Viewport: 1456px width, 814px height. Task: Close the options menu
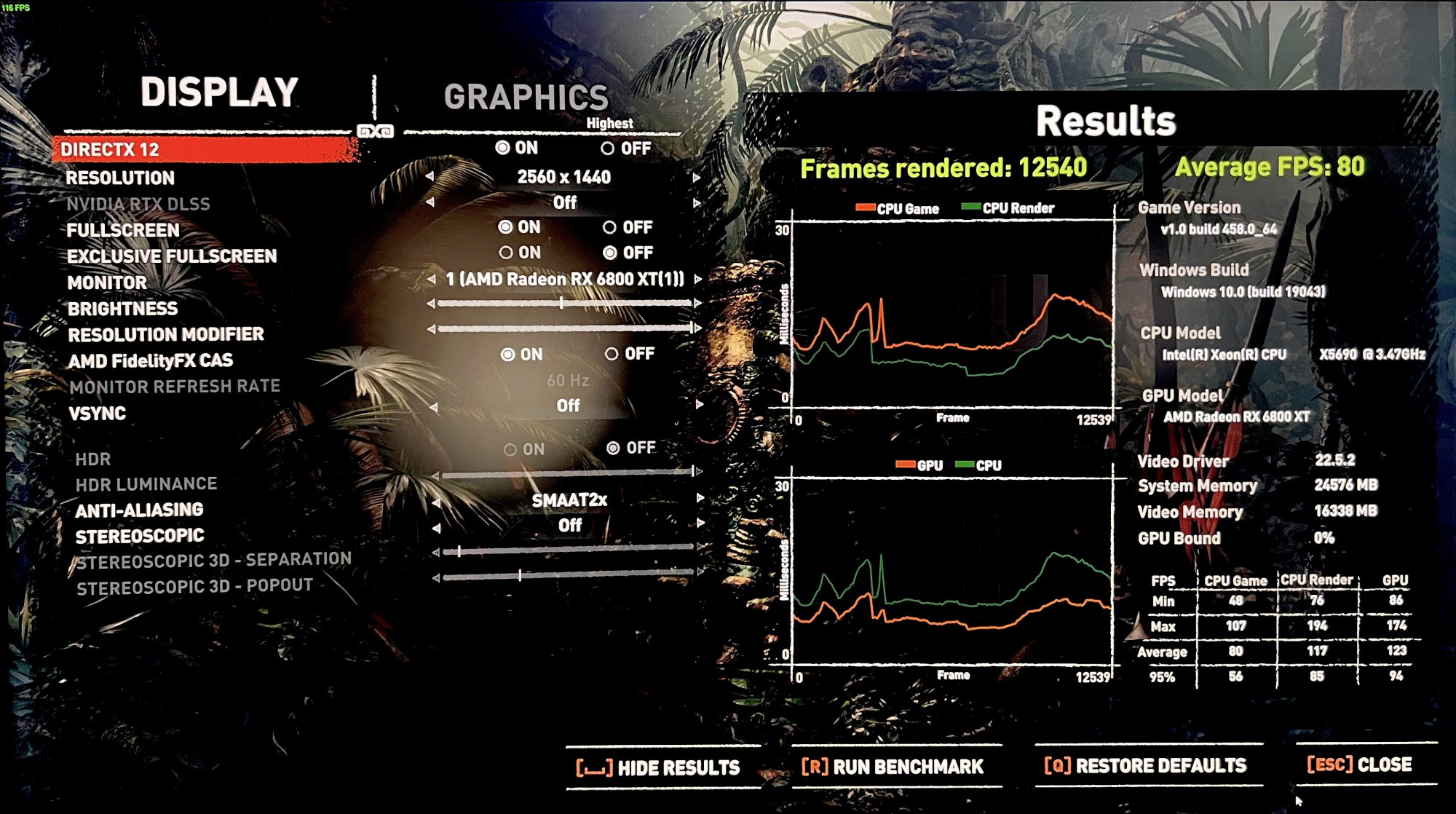[1359, 764]
